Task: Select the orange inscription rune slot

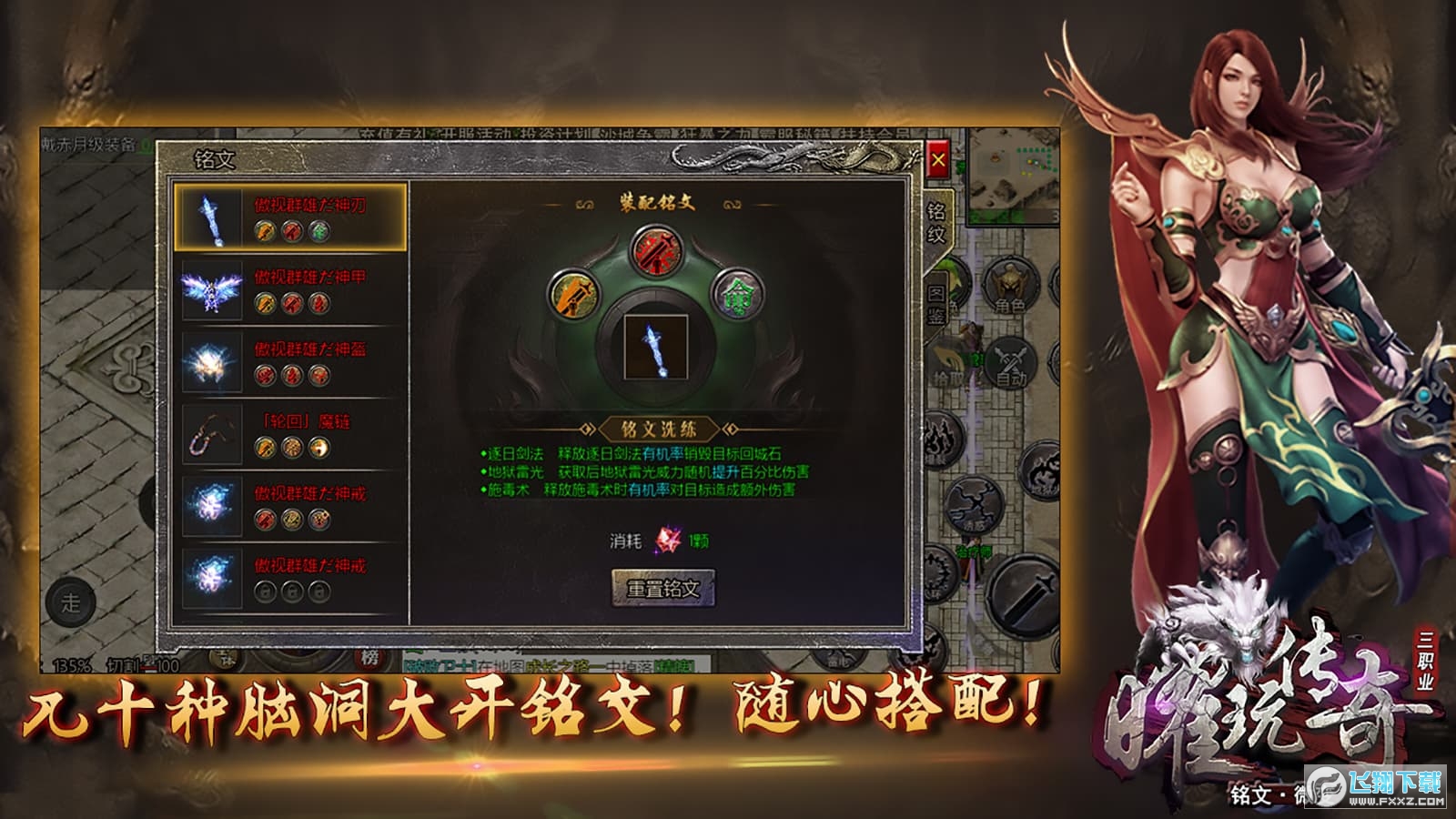Action: pos(576,296)
